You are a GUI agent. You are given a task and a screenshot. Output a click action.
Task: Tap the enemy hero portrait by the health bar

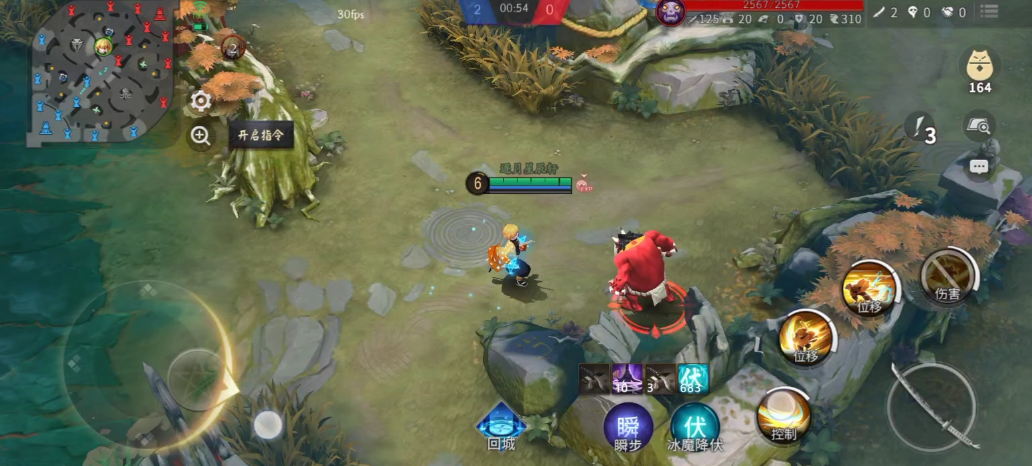[x=670, y=13]
